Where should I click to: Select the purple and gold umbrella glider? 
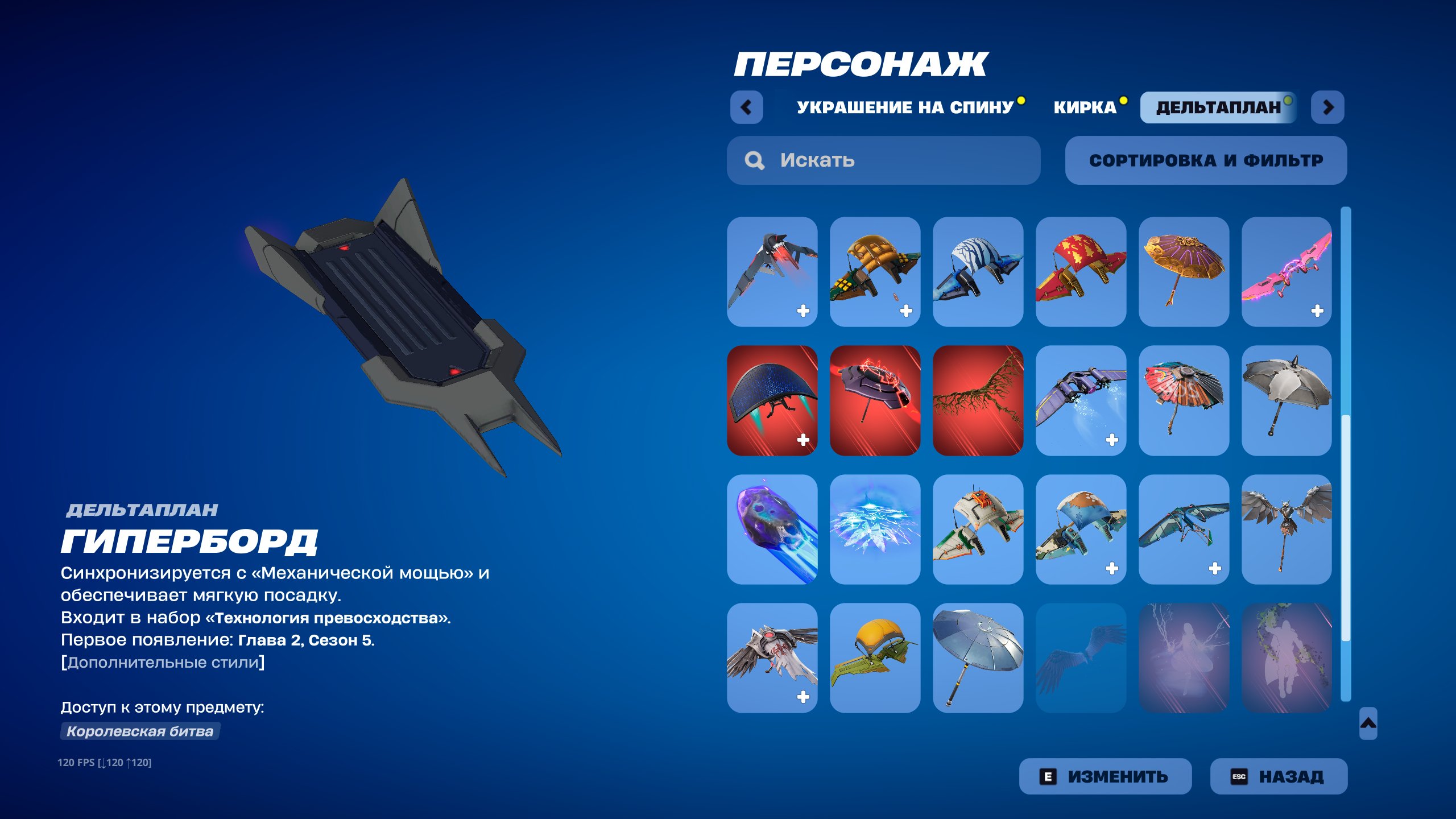(1184, 273)
